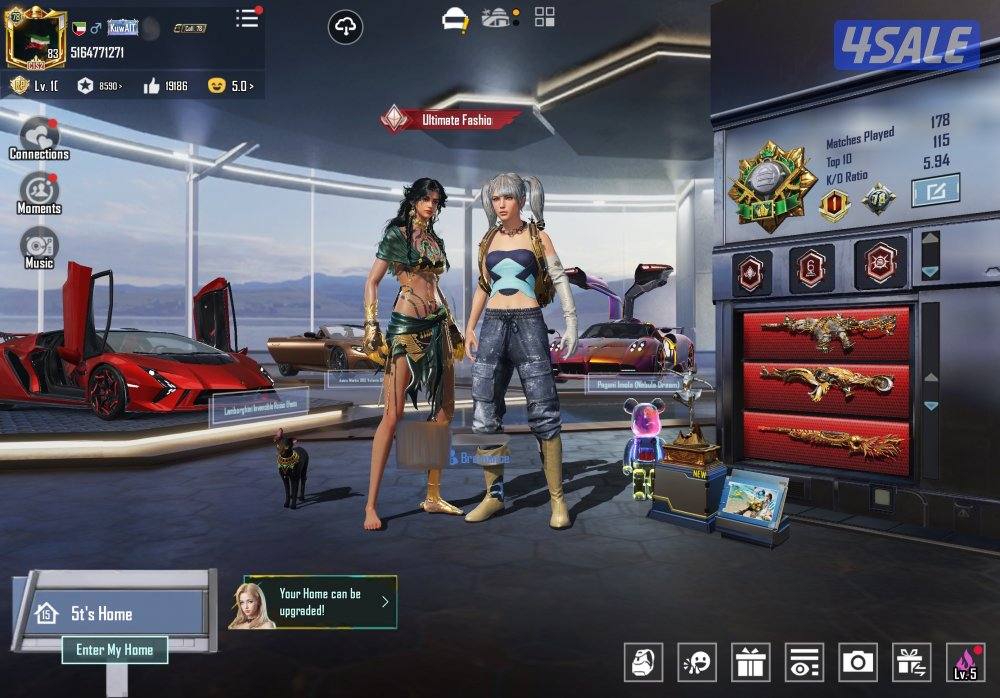This screenshot has width=1000, height=698.
Task: Open the Connections panel
Action: [39, 138]
